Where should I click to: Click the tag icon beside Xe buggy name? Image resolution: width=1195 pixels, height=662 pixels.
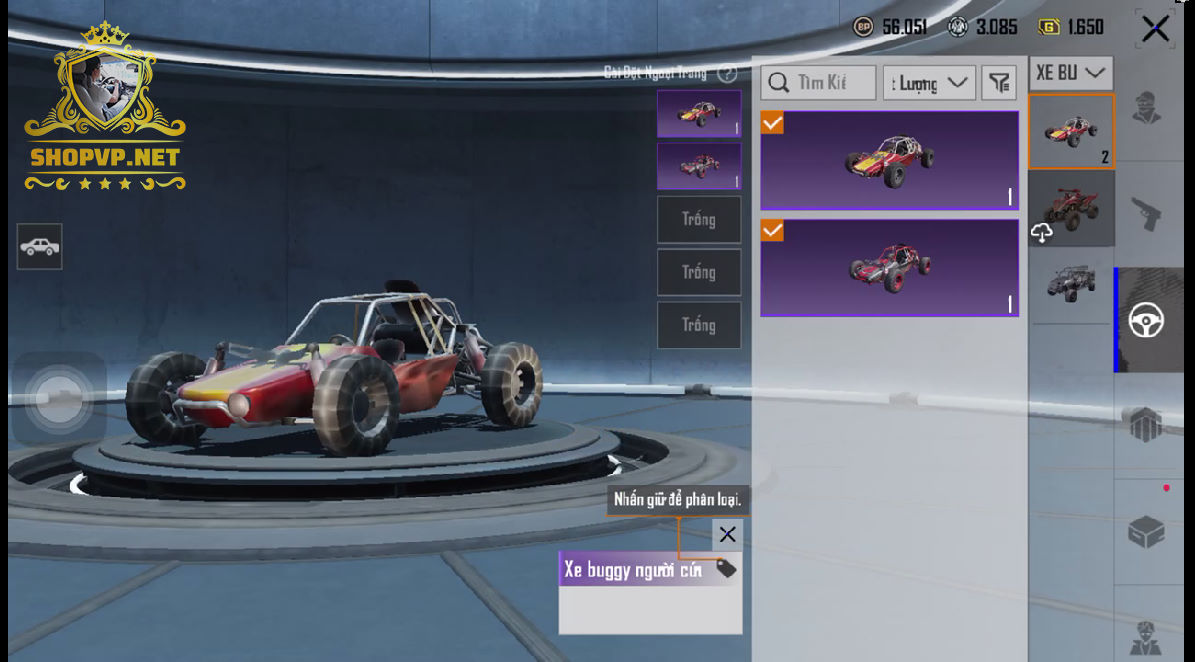pos(726,569)
